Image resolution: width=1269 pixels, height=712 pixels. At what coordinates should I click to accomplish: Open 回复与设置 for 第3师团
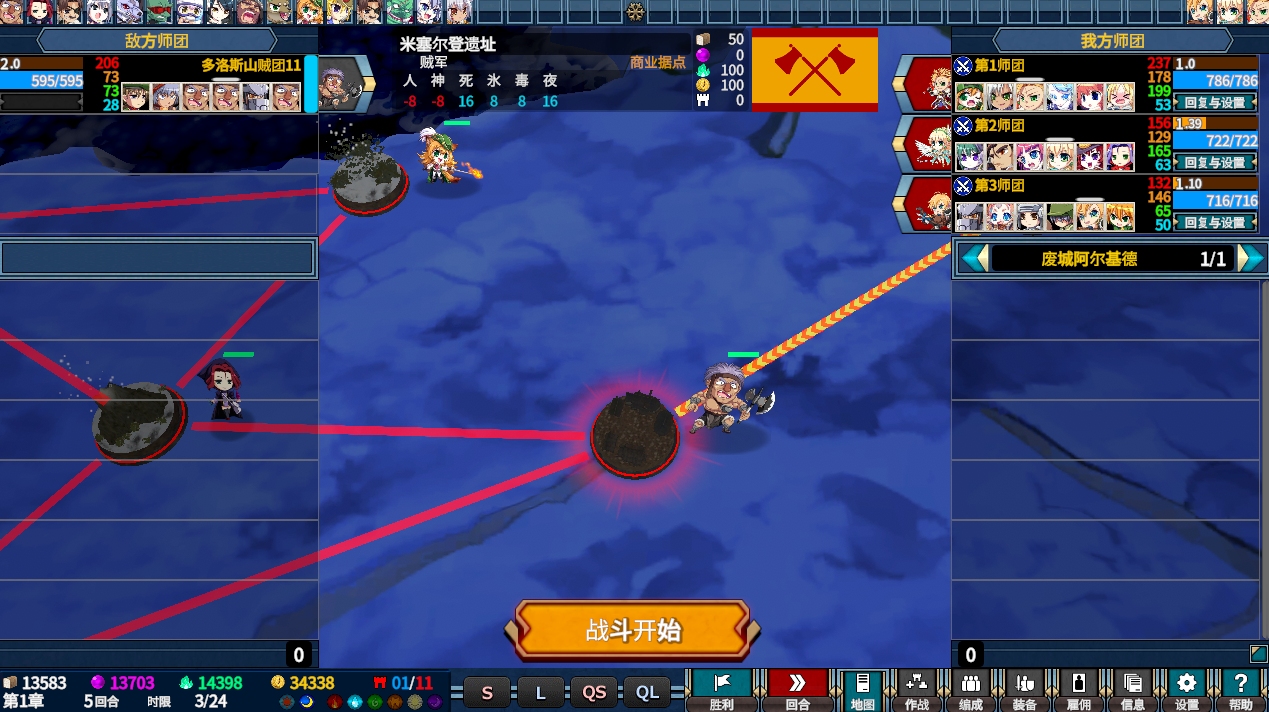pos(1215,222)
